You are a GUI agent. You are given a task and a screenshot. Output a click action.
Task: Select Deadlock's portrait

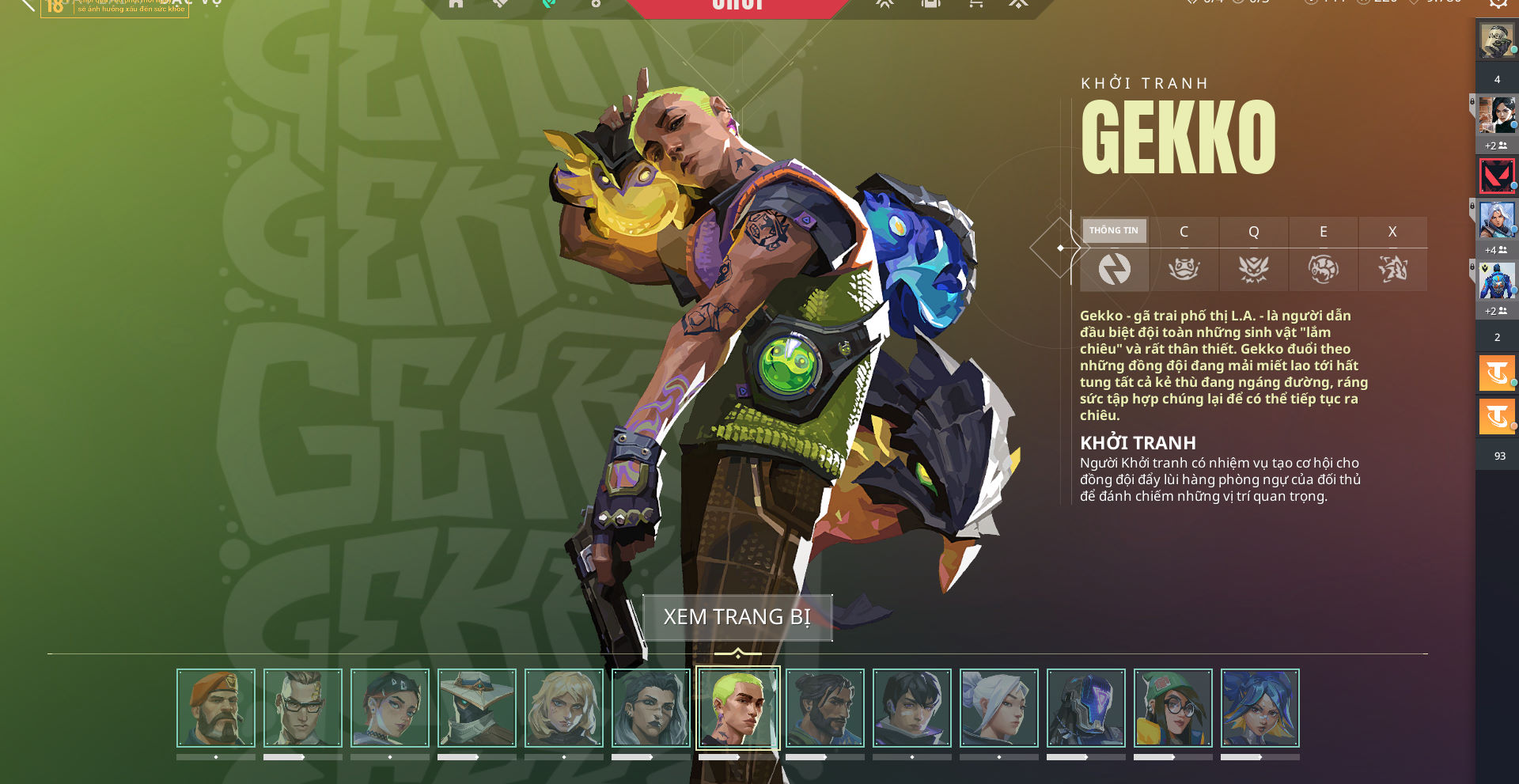[x=564, y=708]
